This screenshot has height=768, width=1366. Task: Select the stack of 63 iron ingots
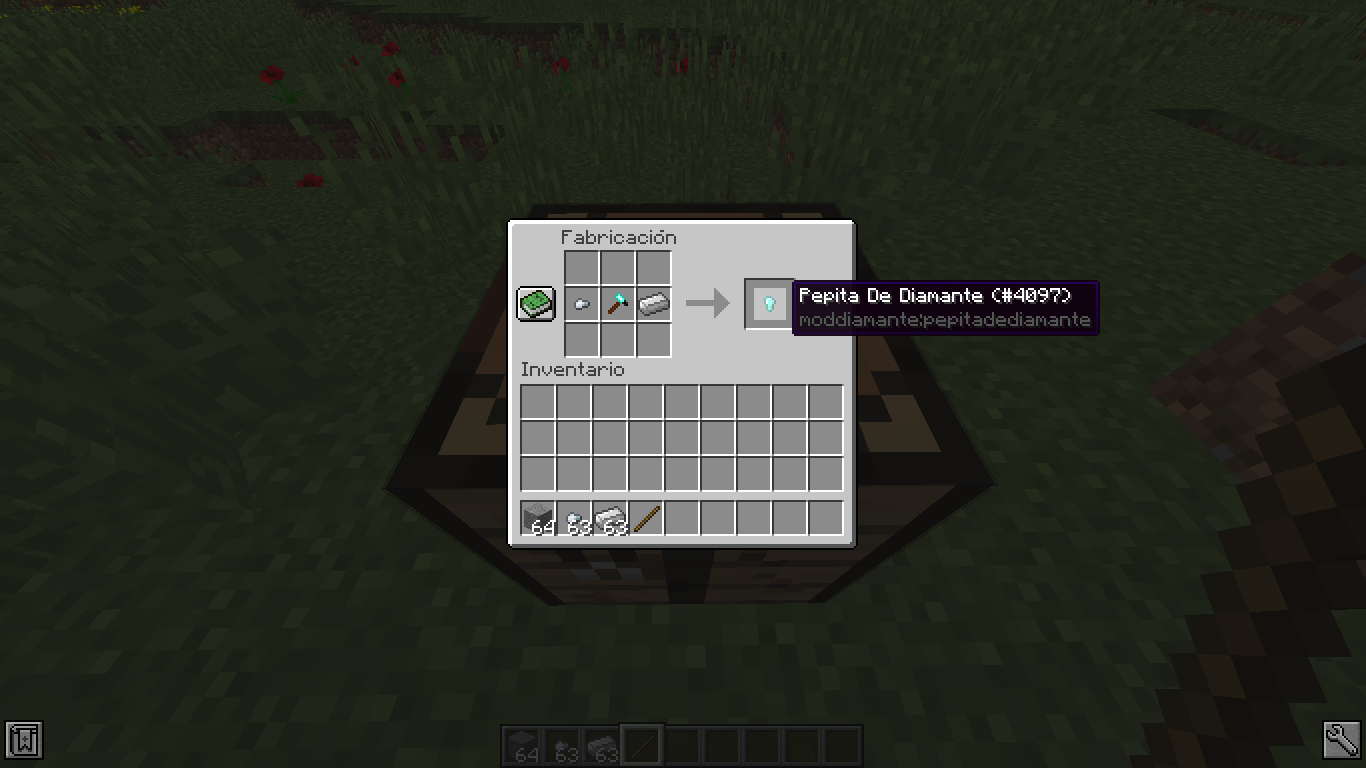(x=608, y=516)
